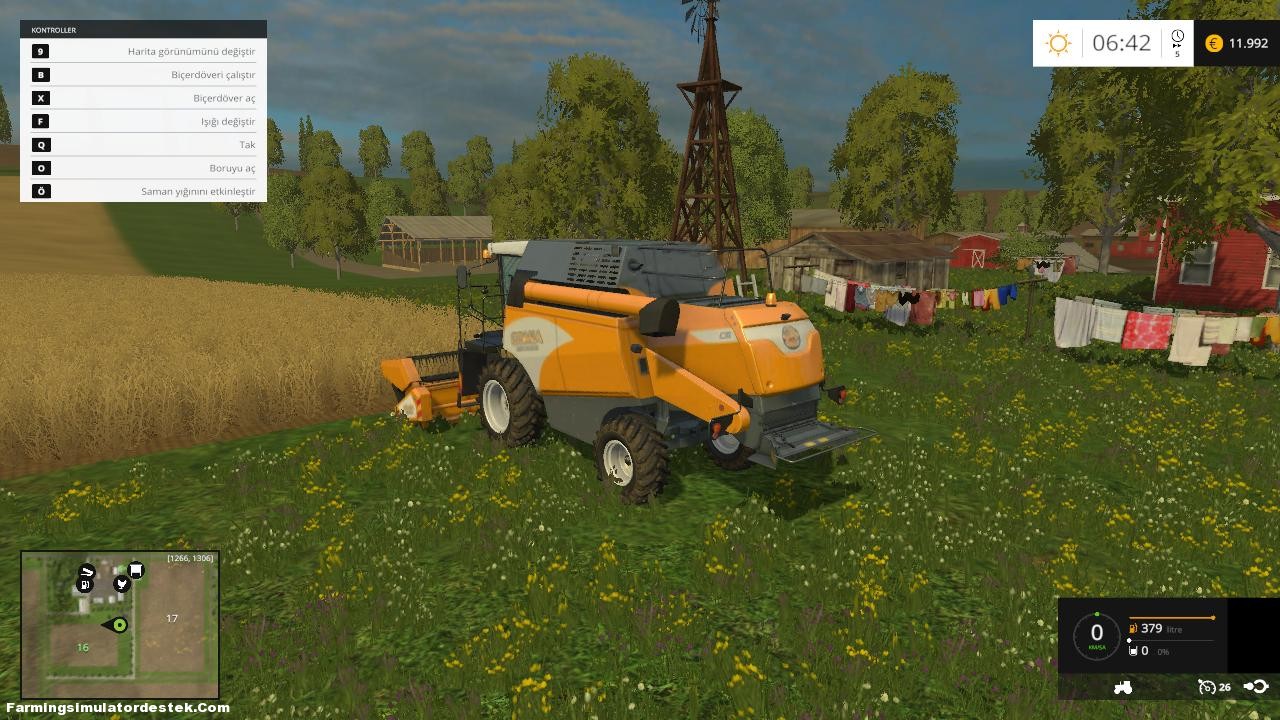Select the chicken coop icon on the minimap
Screen dimensions: 1280x720
click(122, 583)
